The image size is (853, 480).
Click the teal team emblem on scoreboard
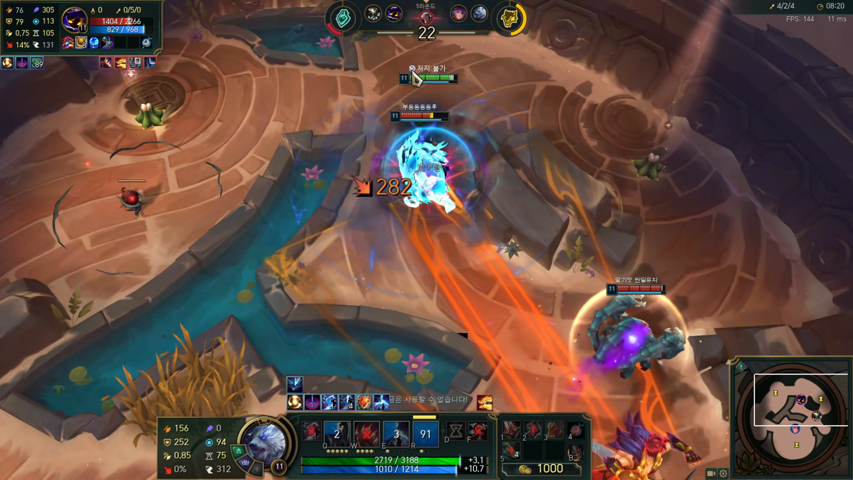point(343,18)
